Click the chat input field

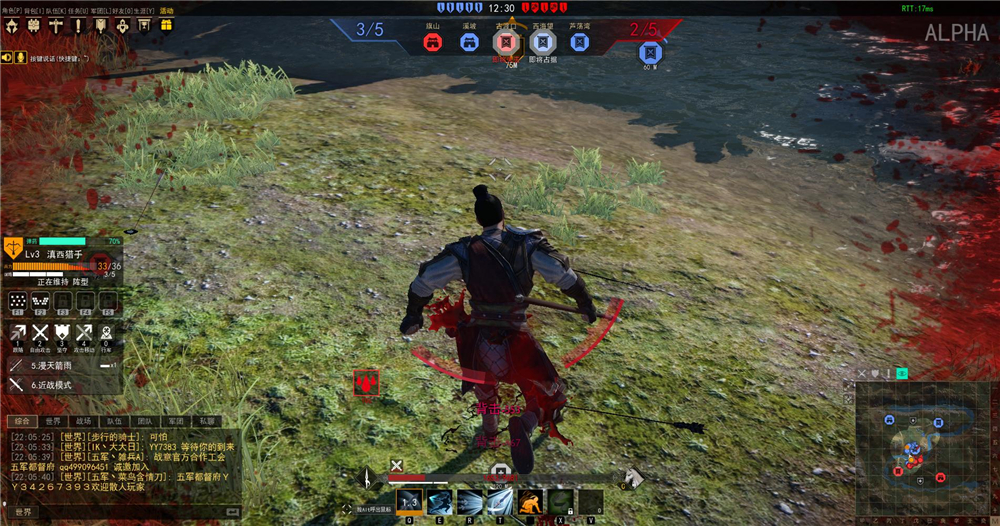click(x=120, y=512)
